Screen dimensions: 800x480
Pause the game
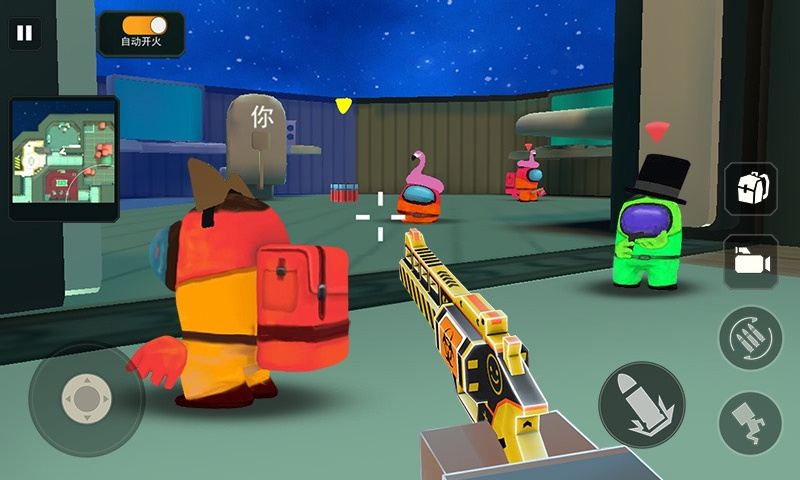(x=24, y=33)
